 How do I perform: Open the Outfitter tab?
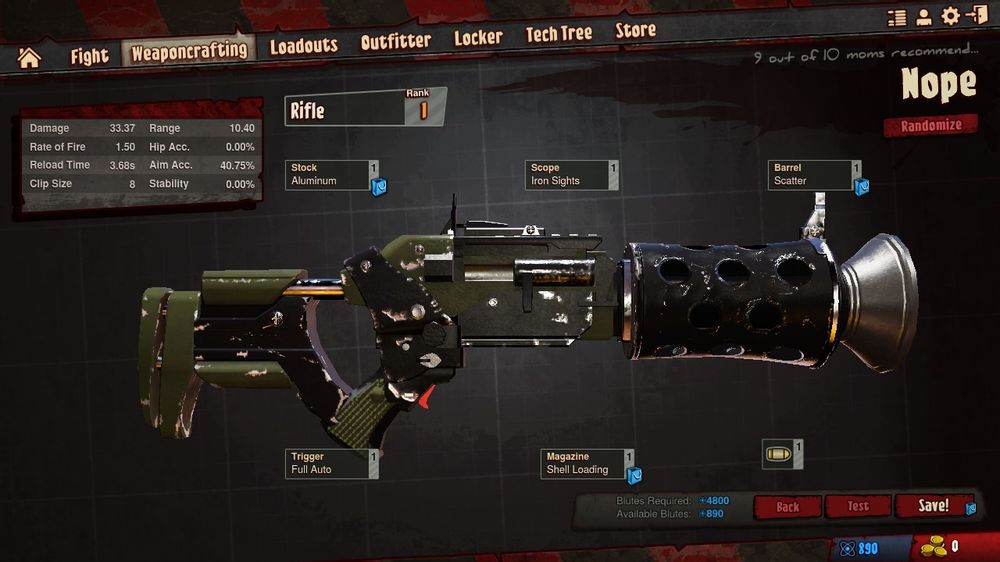tap(395, 42)
